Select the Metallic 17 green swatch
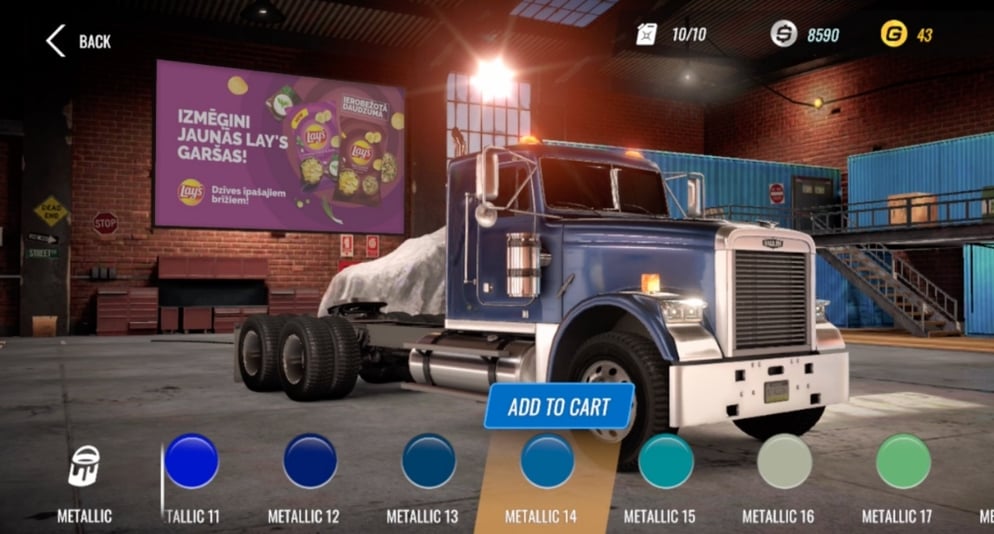 click(x=903, y=461)
